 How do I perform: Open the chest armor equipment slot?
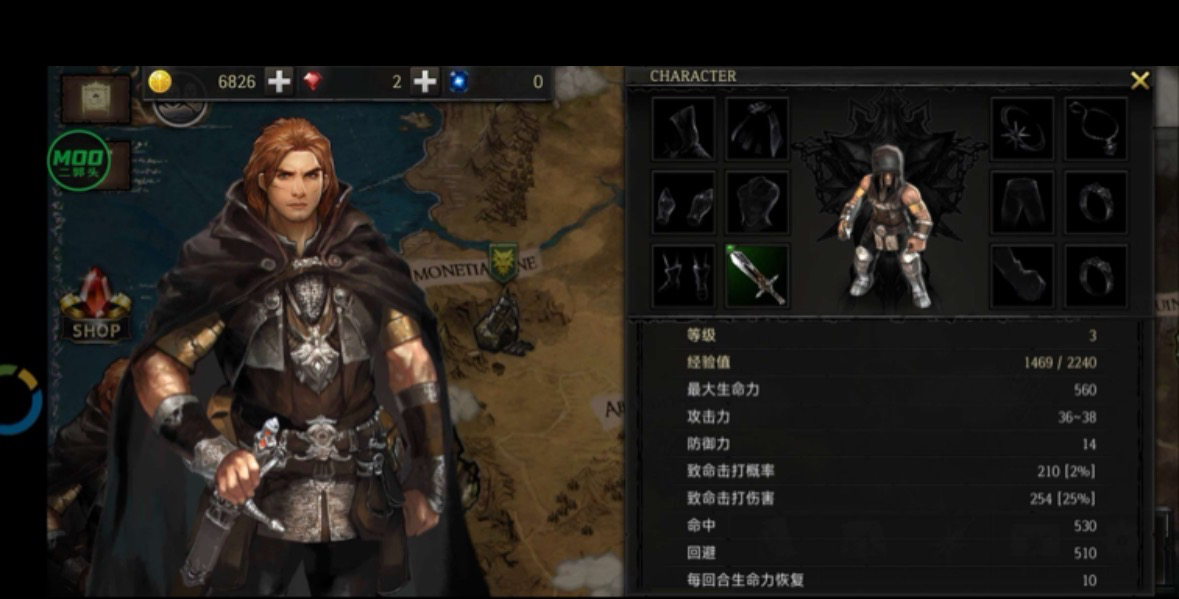point(756,202)
